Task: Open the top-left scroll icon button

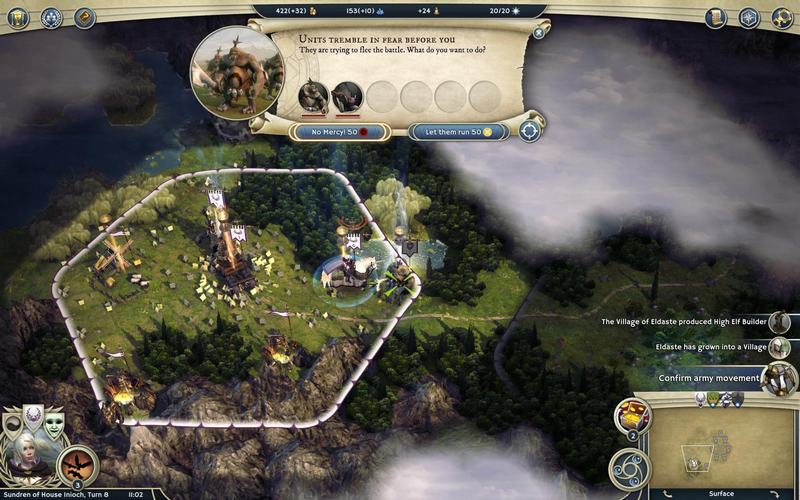Action: 85,17
